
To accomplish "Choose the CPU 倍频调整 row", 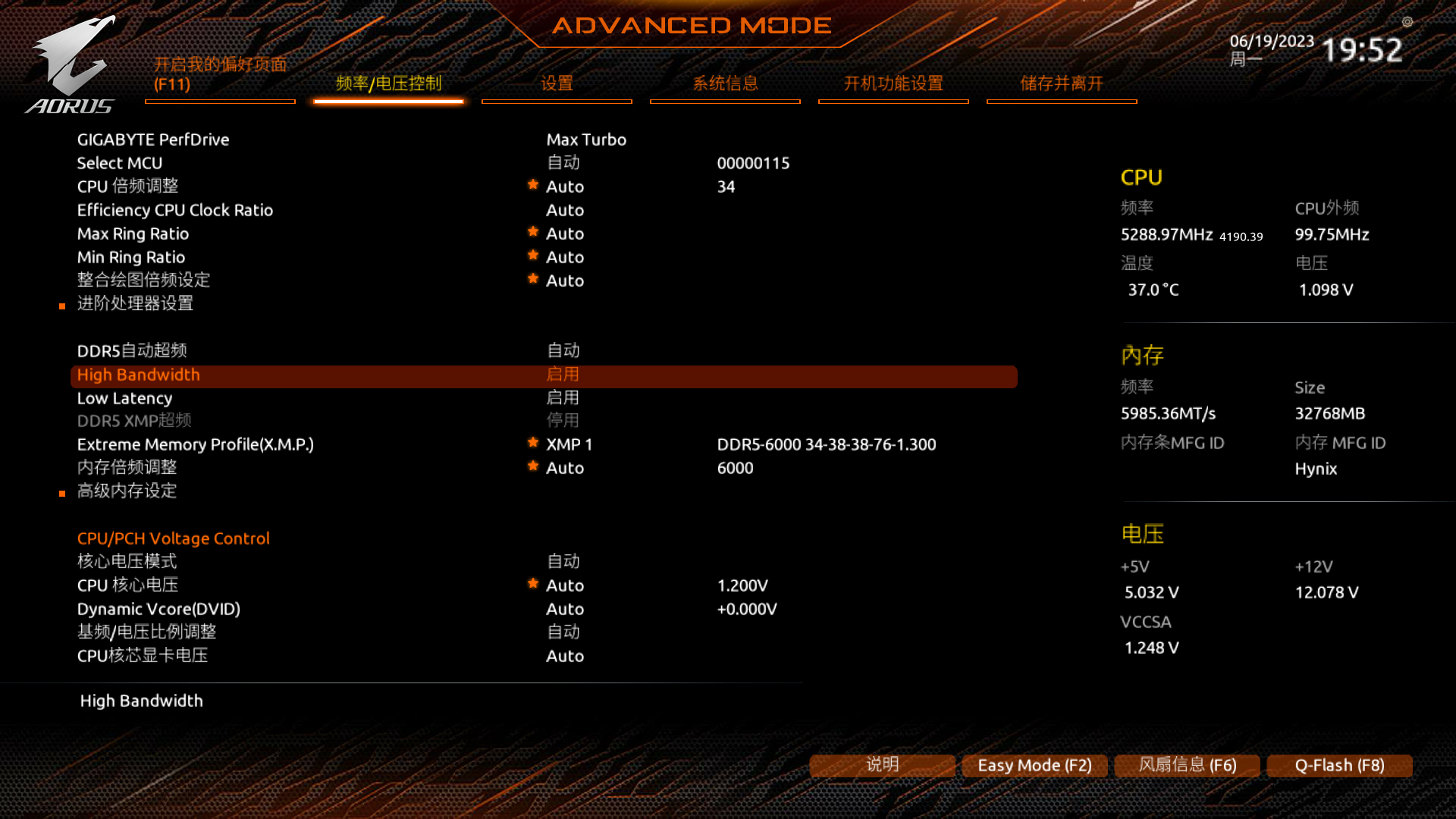I will (128, 187).
